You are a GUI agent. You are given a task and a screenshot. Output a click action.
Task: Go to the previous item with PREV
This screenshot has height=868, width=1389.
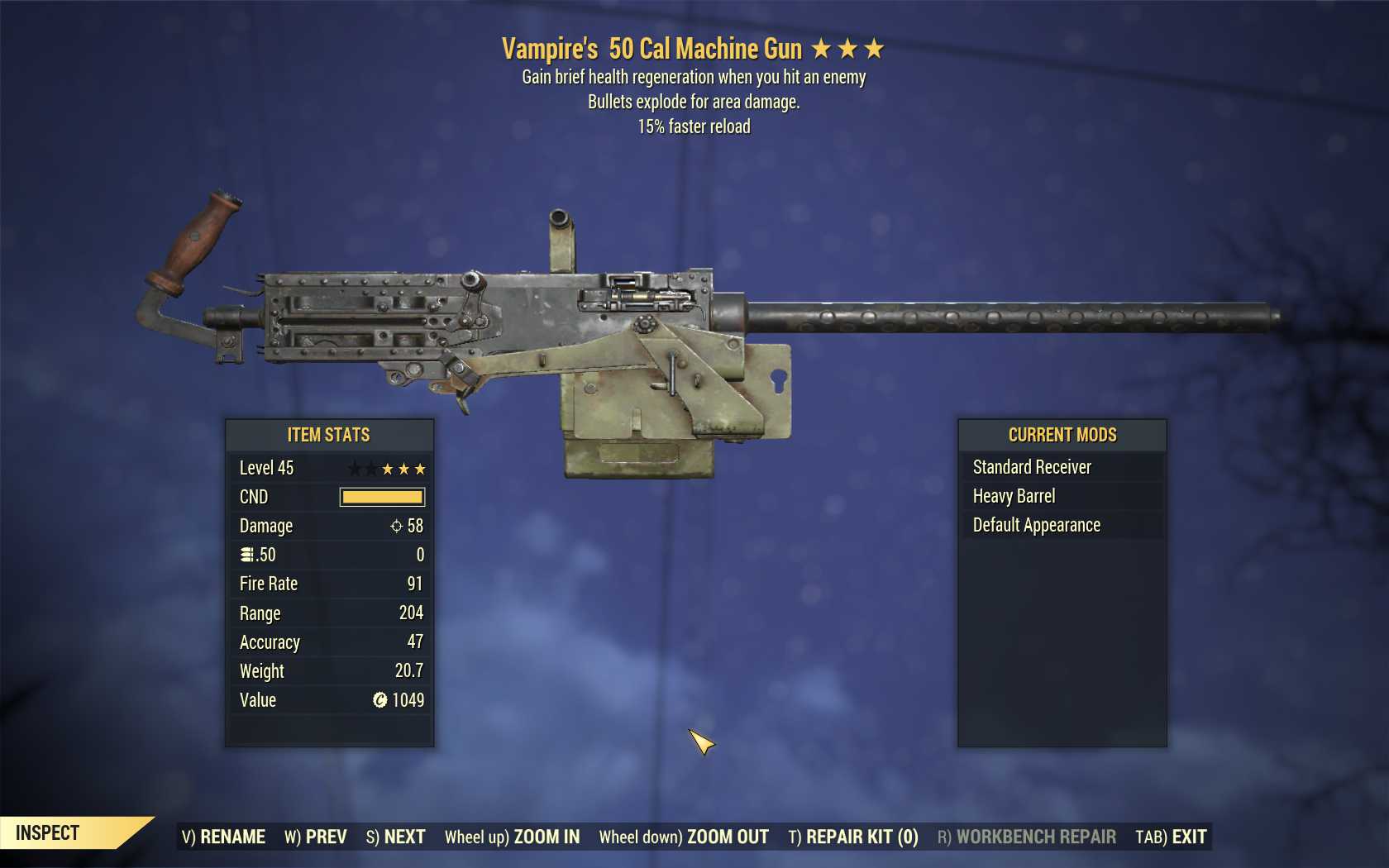coord(315,837)
